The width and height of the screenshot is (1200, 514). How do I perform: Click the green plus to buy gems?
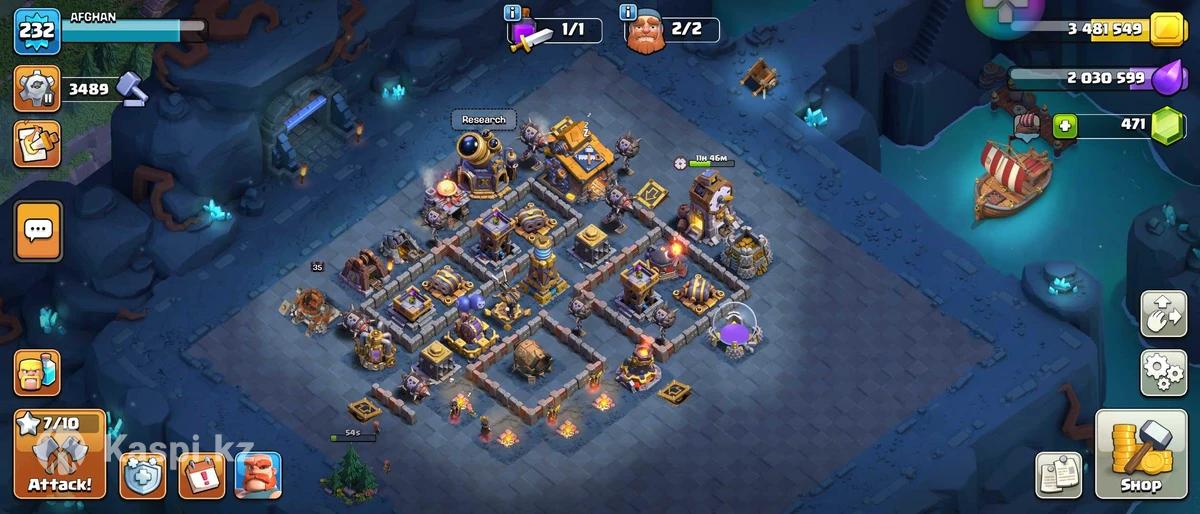pyautogui.click(x=1064, y=126)
